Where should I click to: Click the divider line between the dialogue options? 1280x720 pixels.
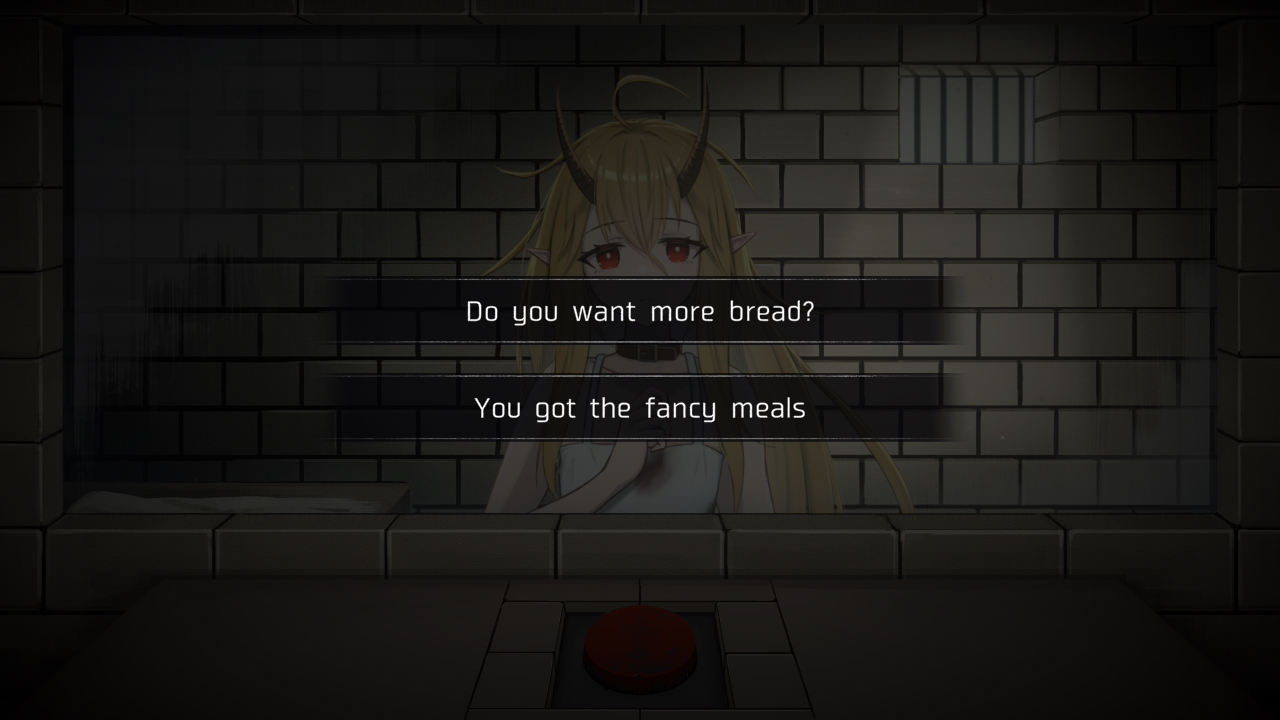click(640, 360)
